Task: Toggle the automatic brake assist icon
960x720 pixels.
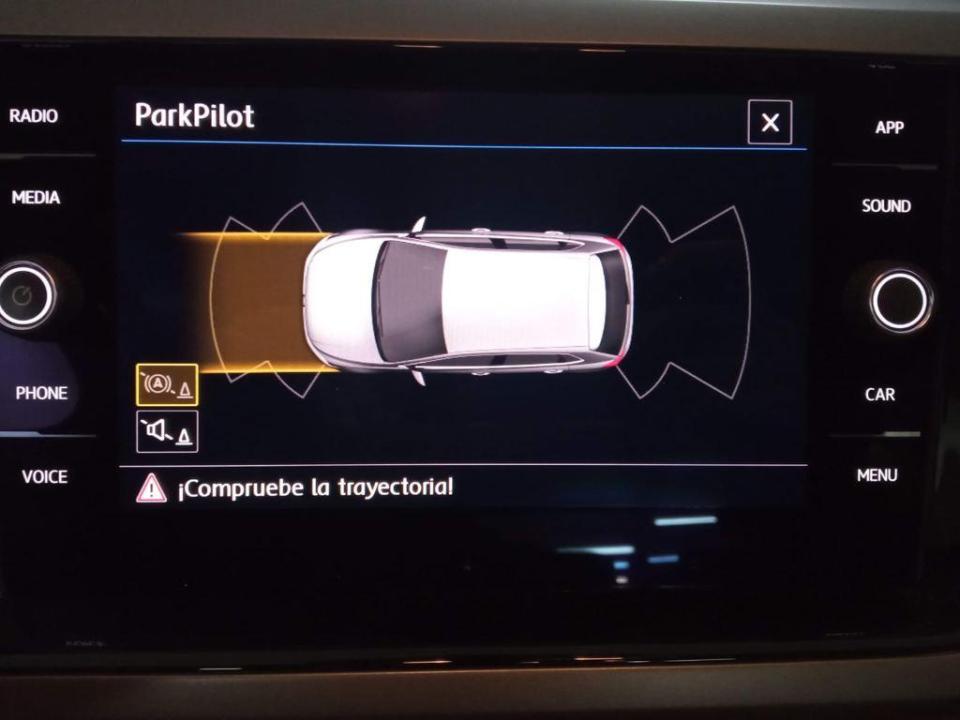Action: click(x=167, y=385)
